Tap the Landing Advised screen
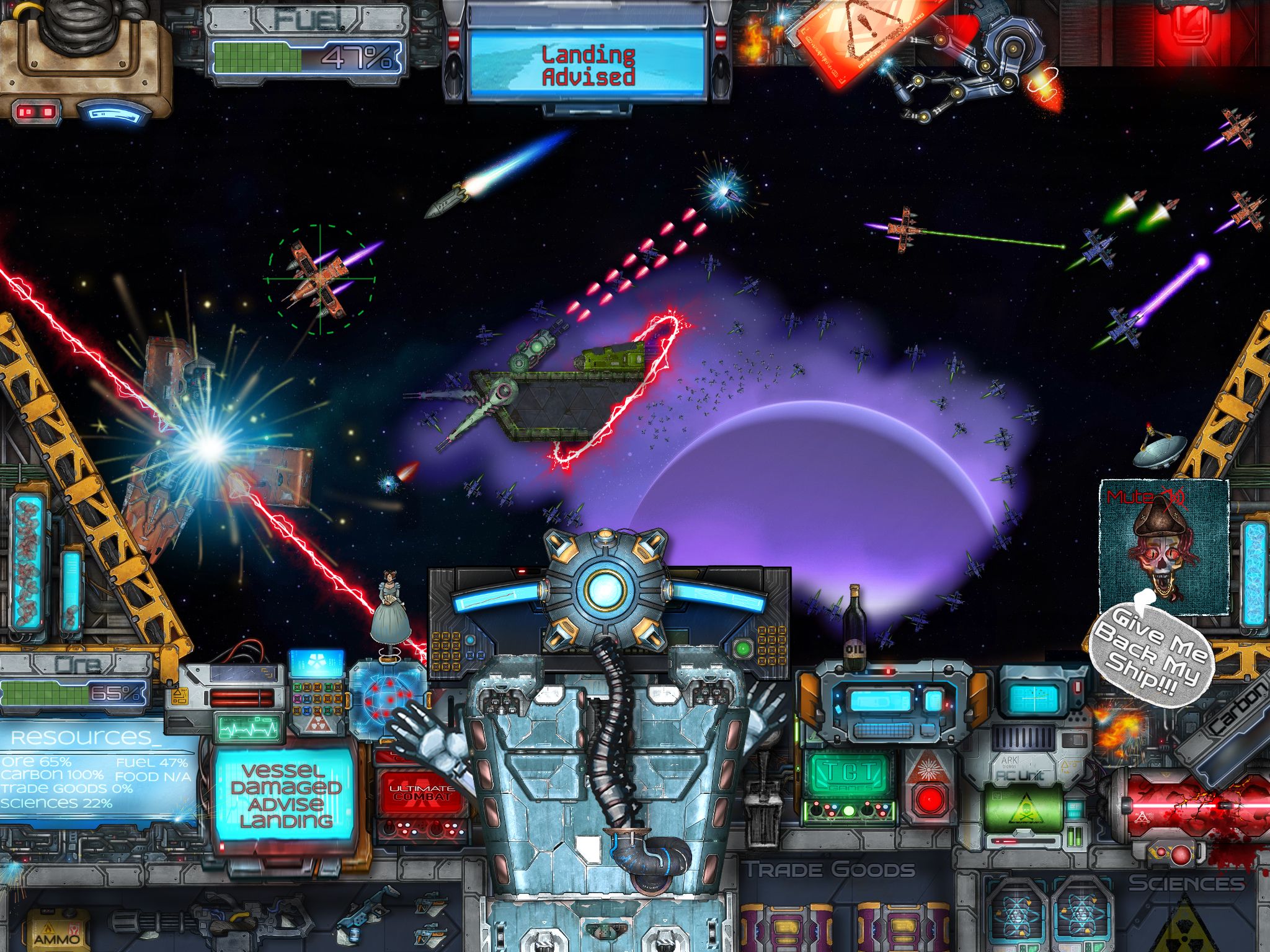Image resolution: width=1270 pixels, height=952 pixels. (587, 66)
